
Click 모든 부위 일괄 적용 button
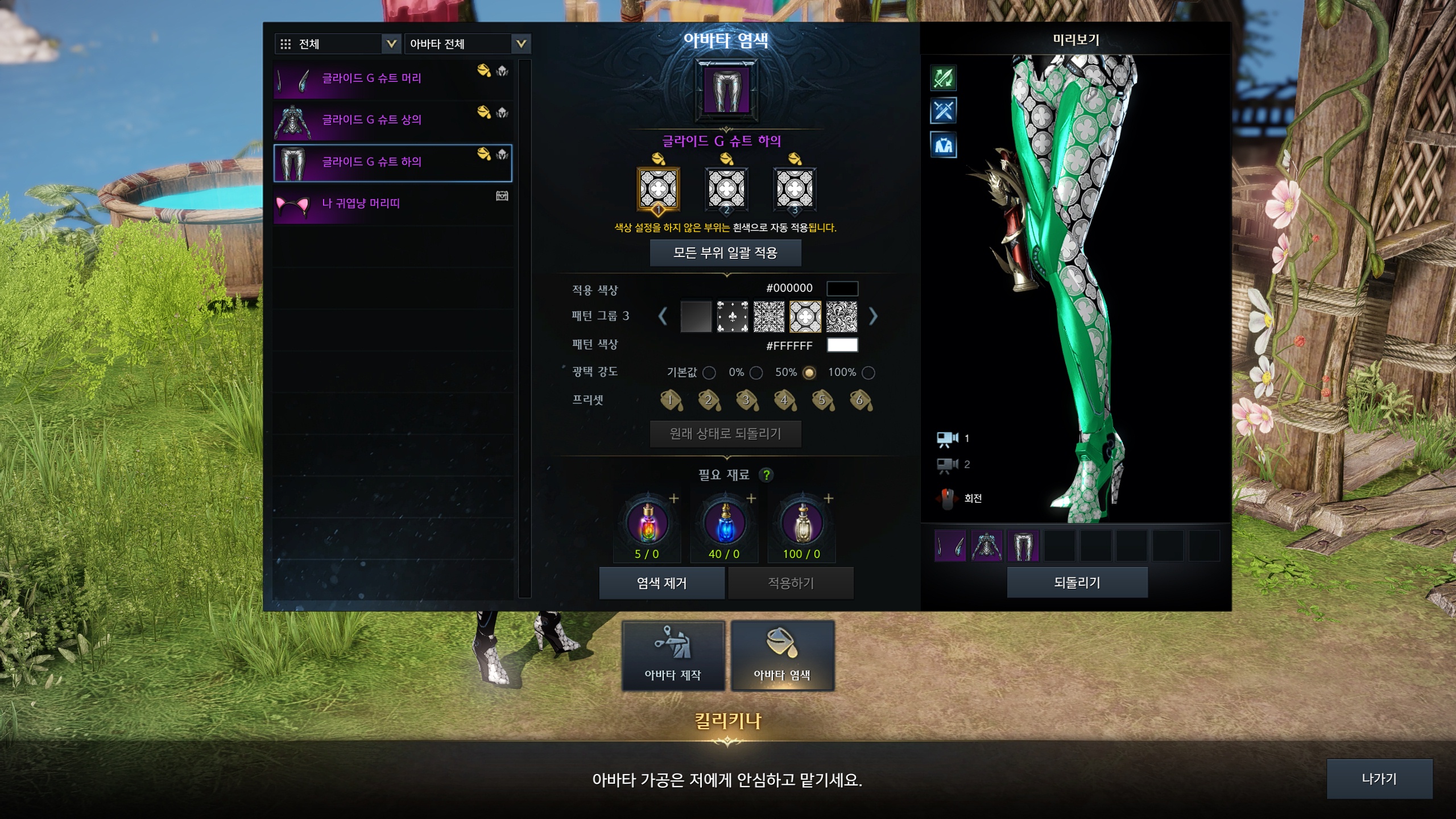click(x=725, y=253)
